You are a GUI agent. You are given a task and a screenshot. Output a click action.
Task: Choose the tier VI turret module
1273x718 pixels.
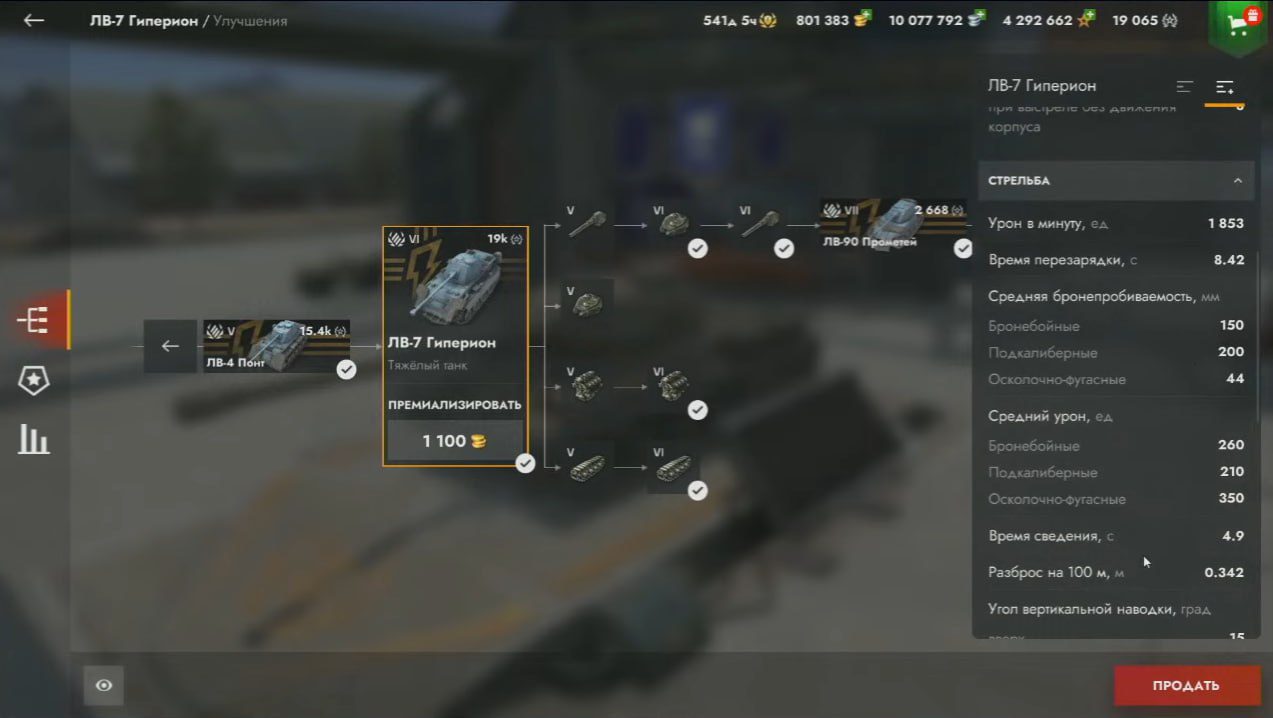[x=674, y=224]
